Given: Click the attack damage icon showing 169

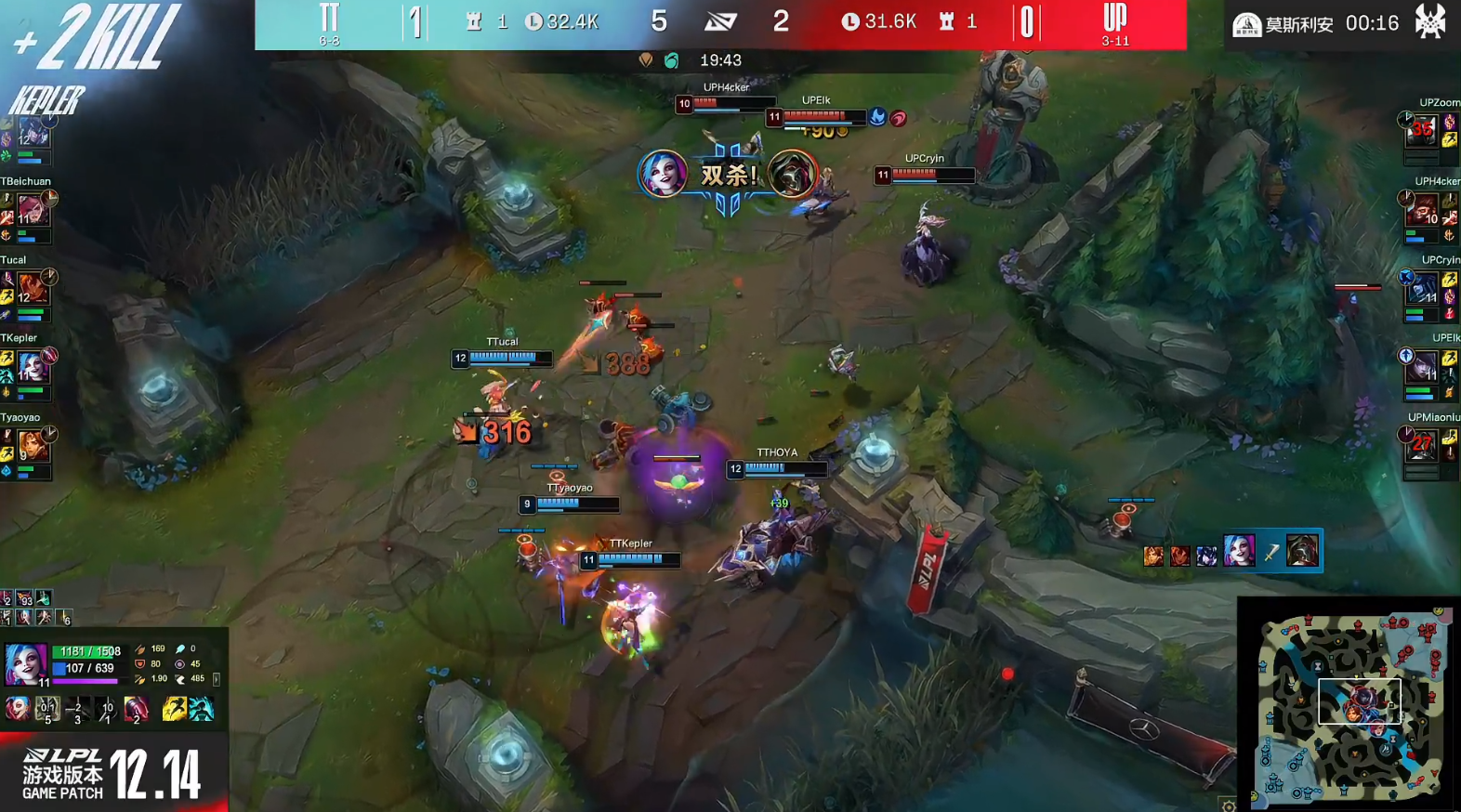Looking at the screenshot, I should click(x=139, y=649).
